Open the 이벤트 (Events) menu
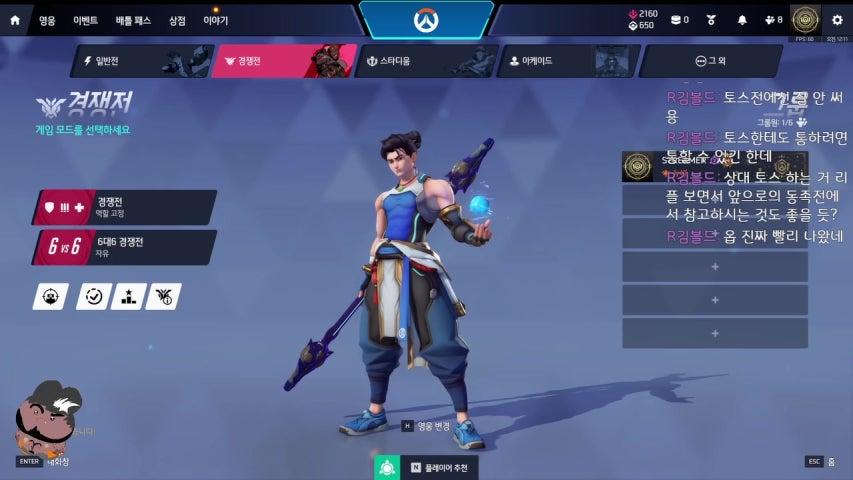This screenshot has width=853, height=480. pyautogui.click(x=85, y=20)
